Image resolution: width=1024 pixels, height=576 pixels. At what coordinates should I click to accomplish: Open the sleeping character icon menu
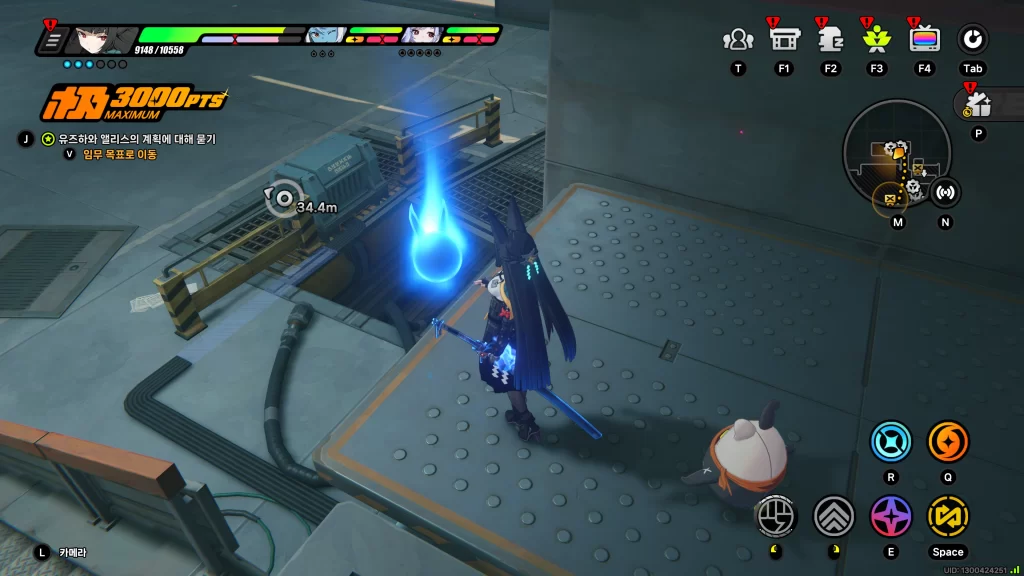click(830, 39)
